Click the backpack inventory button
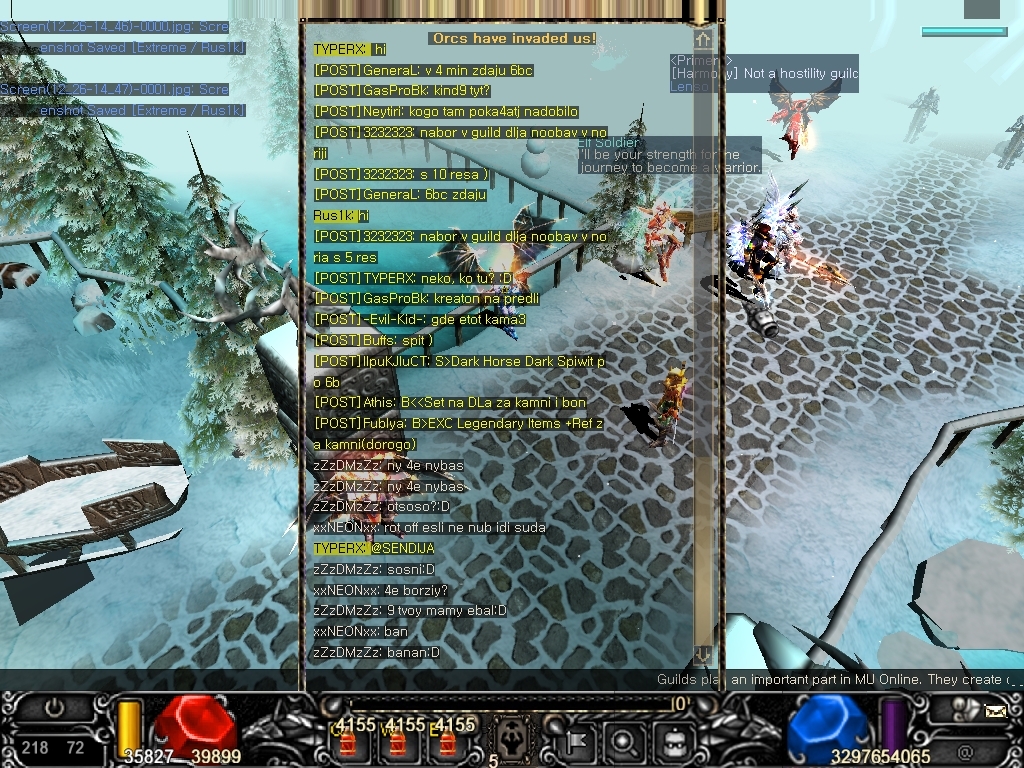1024x768 pixels. (674, 742)
